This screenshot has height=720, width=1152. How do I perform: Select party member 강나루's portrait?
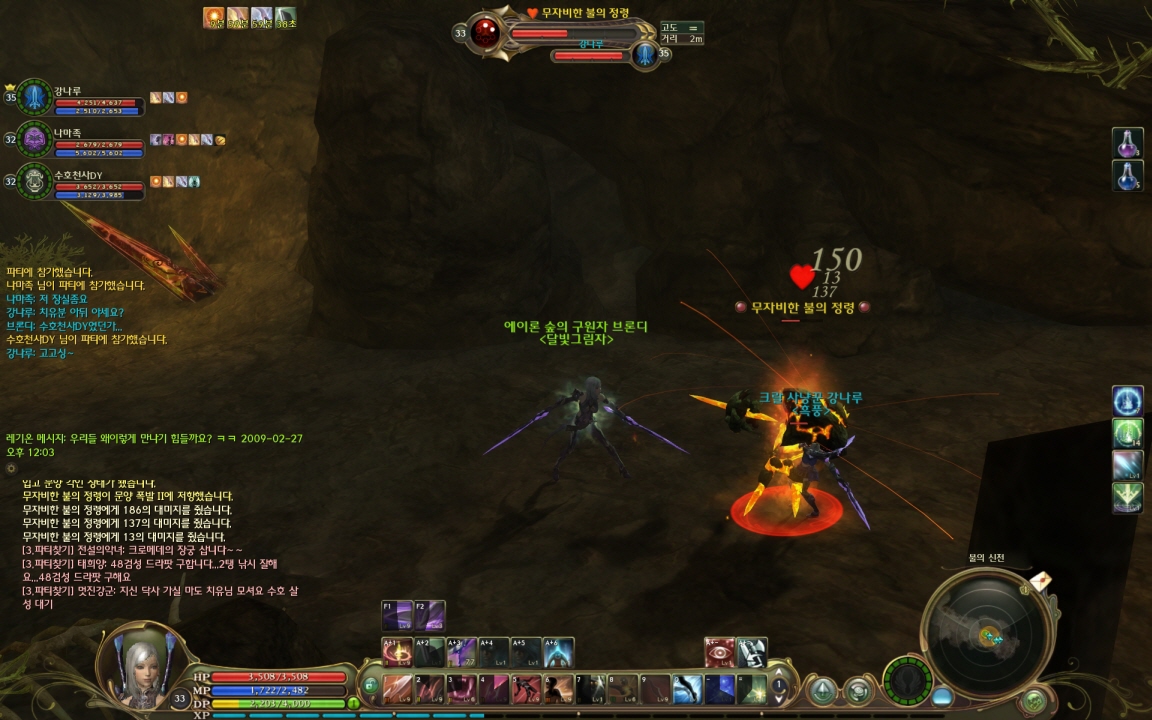point(36,97)
